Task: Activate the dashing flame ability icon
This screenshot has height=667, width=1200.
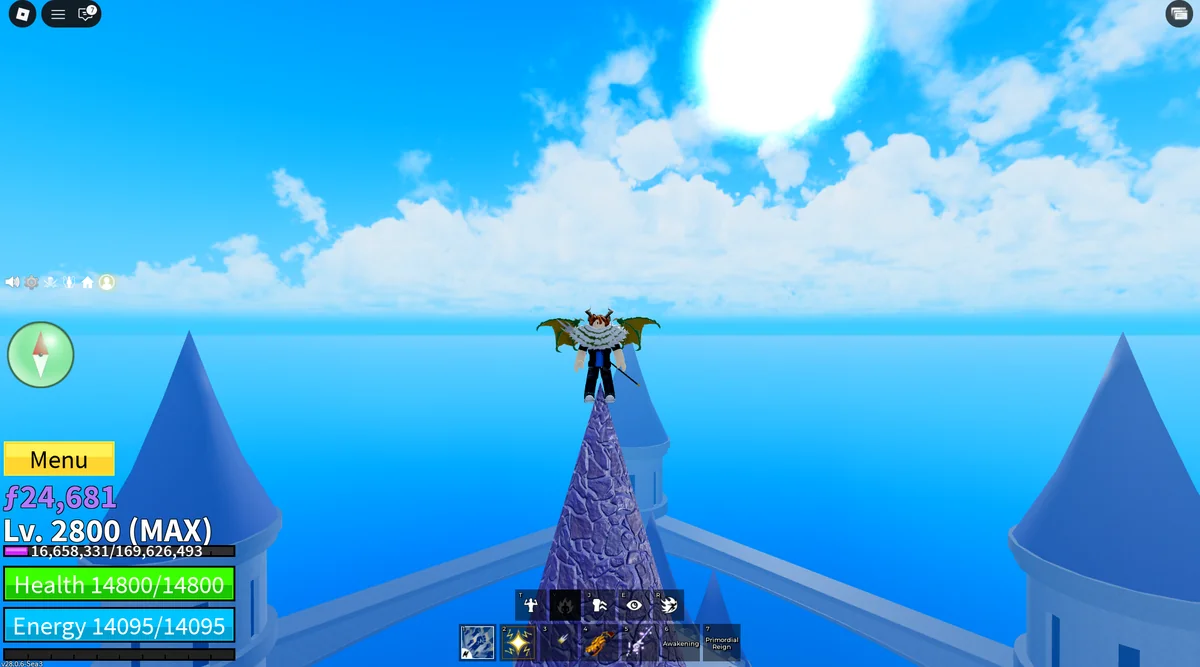Action: pos(669,604)
